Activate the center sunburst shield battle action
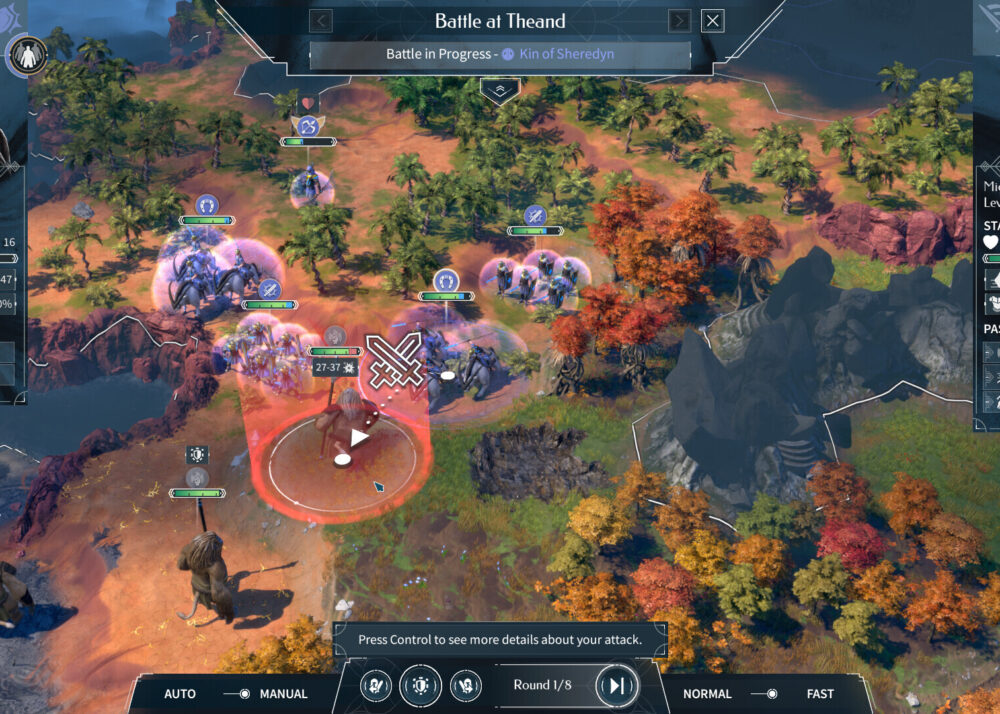1000x714 pixels. (420, 686)
